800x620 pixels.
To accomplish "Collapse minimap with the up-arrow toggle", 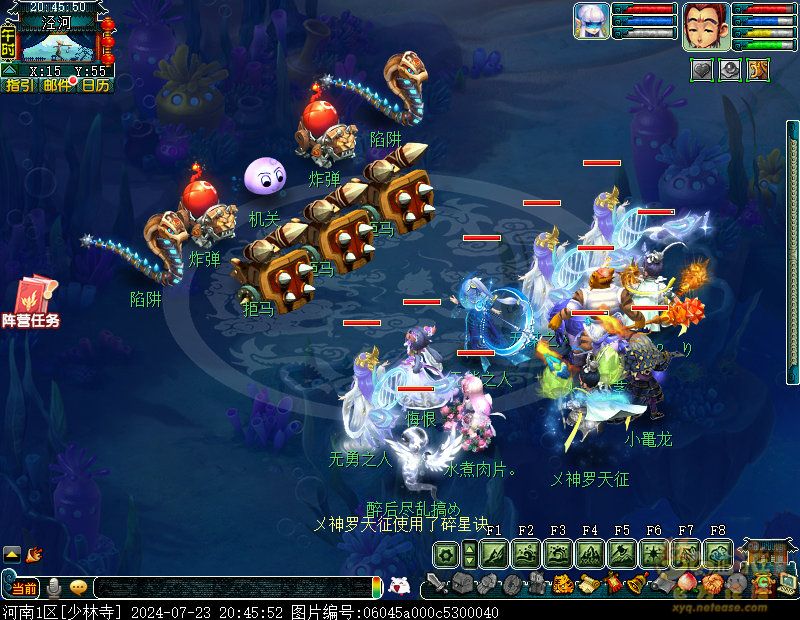I will click(9, 71).
